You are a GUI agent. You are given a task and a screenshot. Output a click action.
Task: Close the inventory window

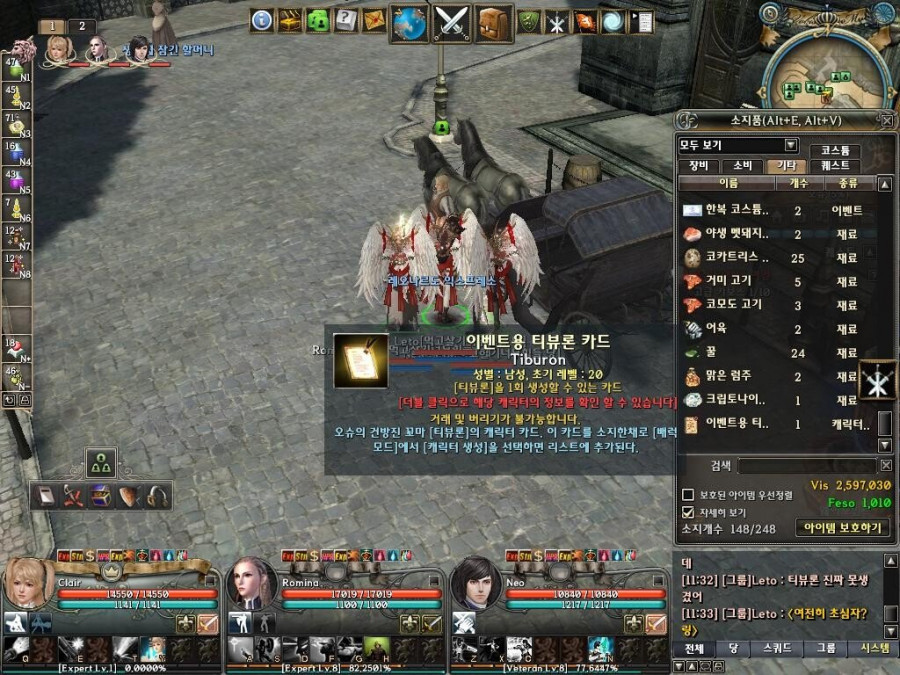[x=886, y=121]
